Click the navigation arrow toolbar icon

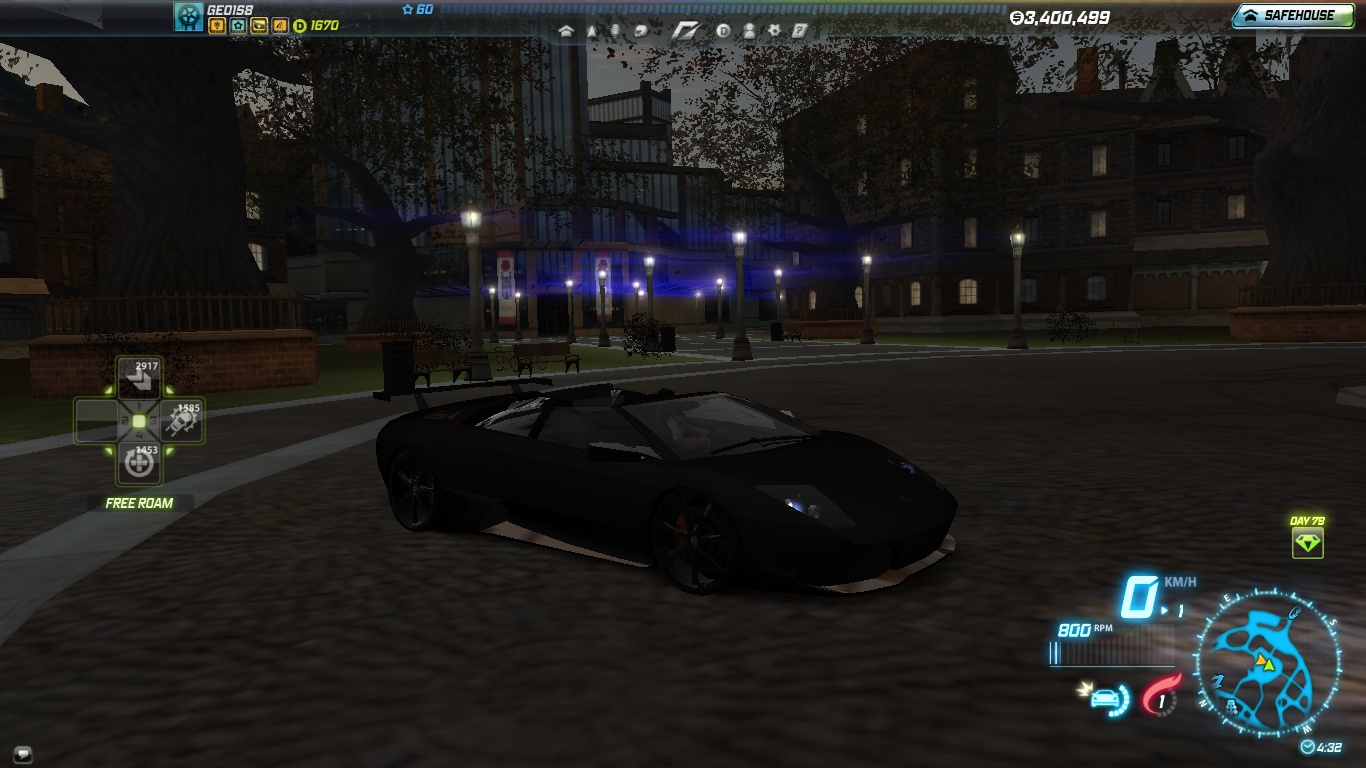pos(591,31)
